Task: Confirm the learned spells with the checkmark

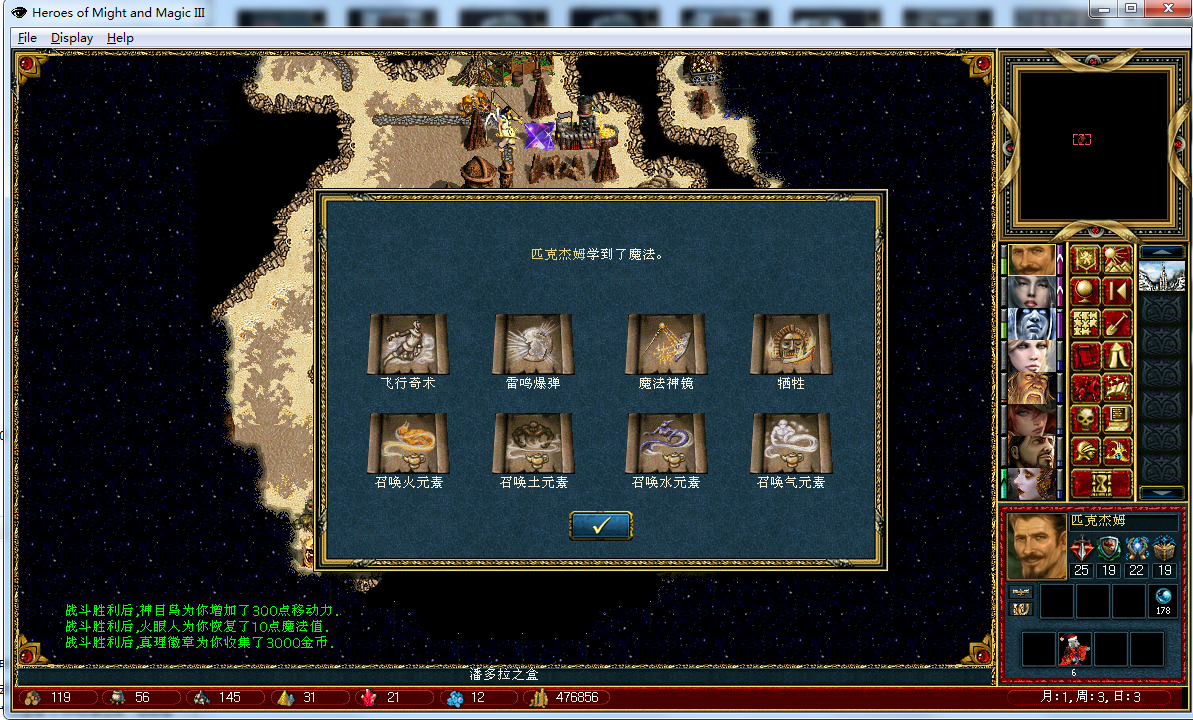Action: pos(600,526)
